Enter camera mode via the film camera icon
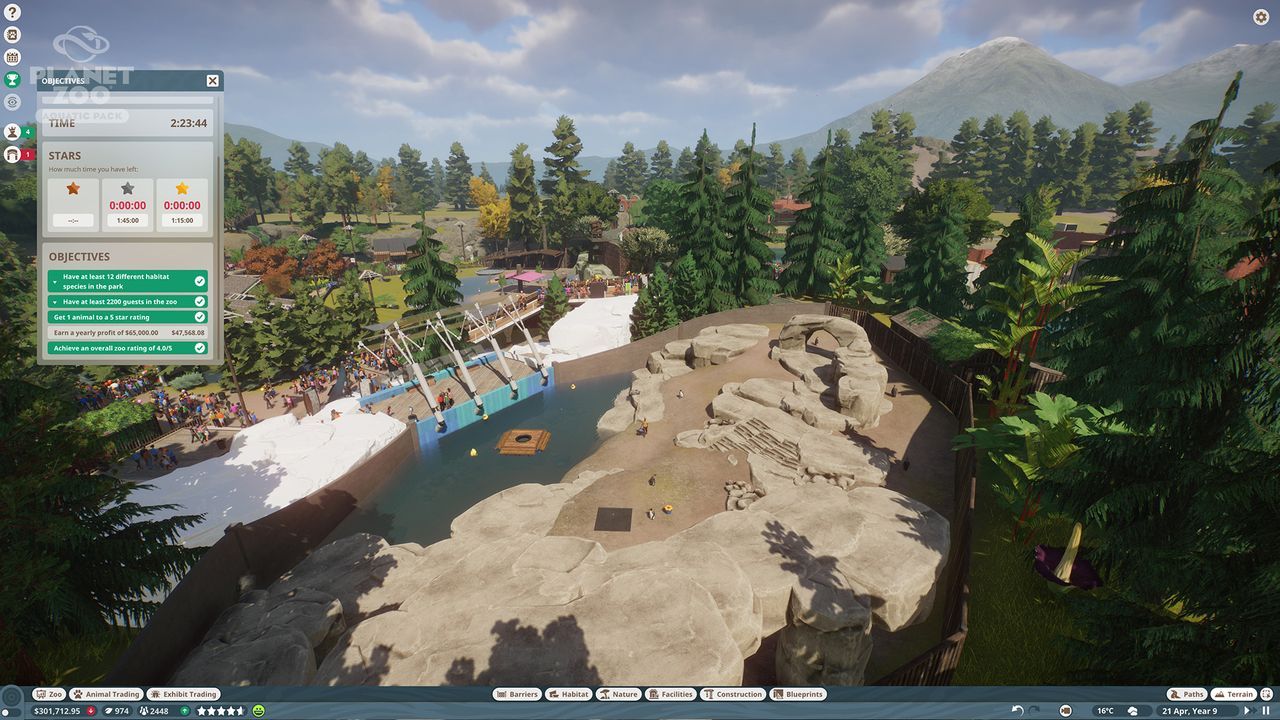Viewport: 1280px width, 720px height. pos(1066,709)
